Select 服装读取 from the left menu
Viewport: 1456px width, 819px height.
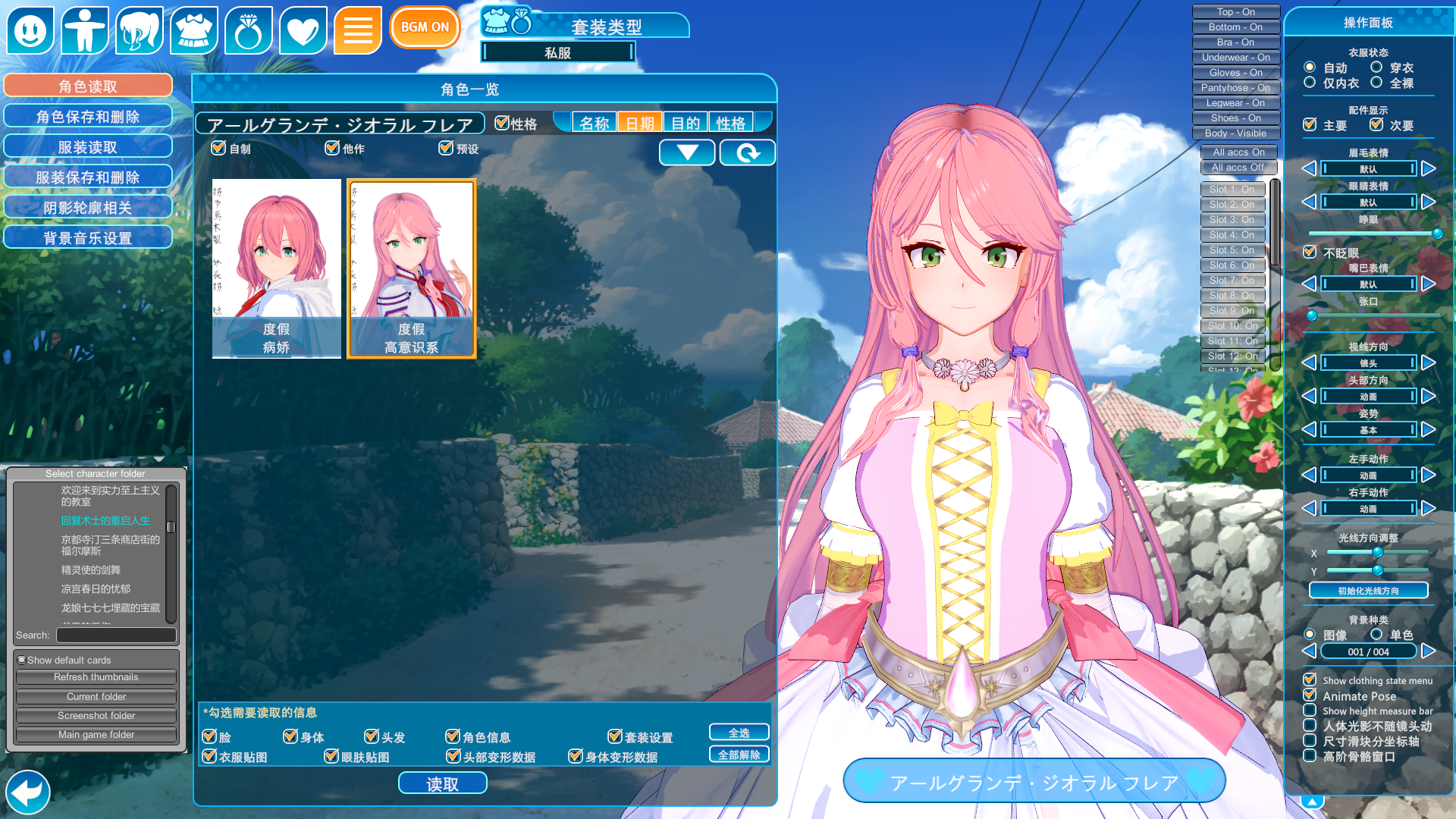coord(88,147)
